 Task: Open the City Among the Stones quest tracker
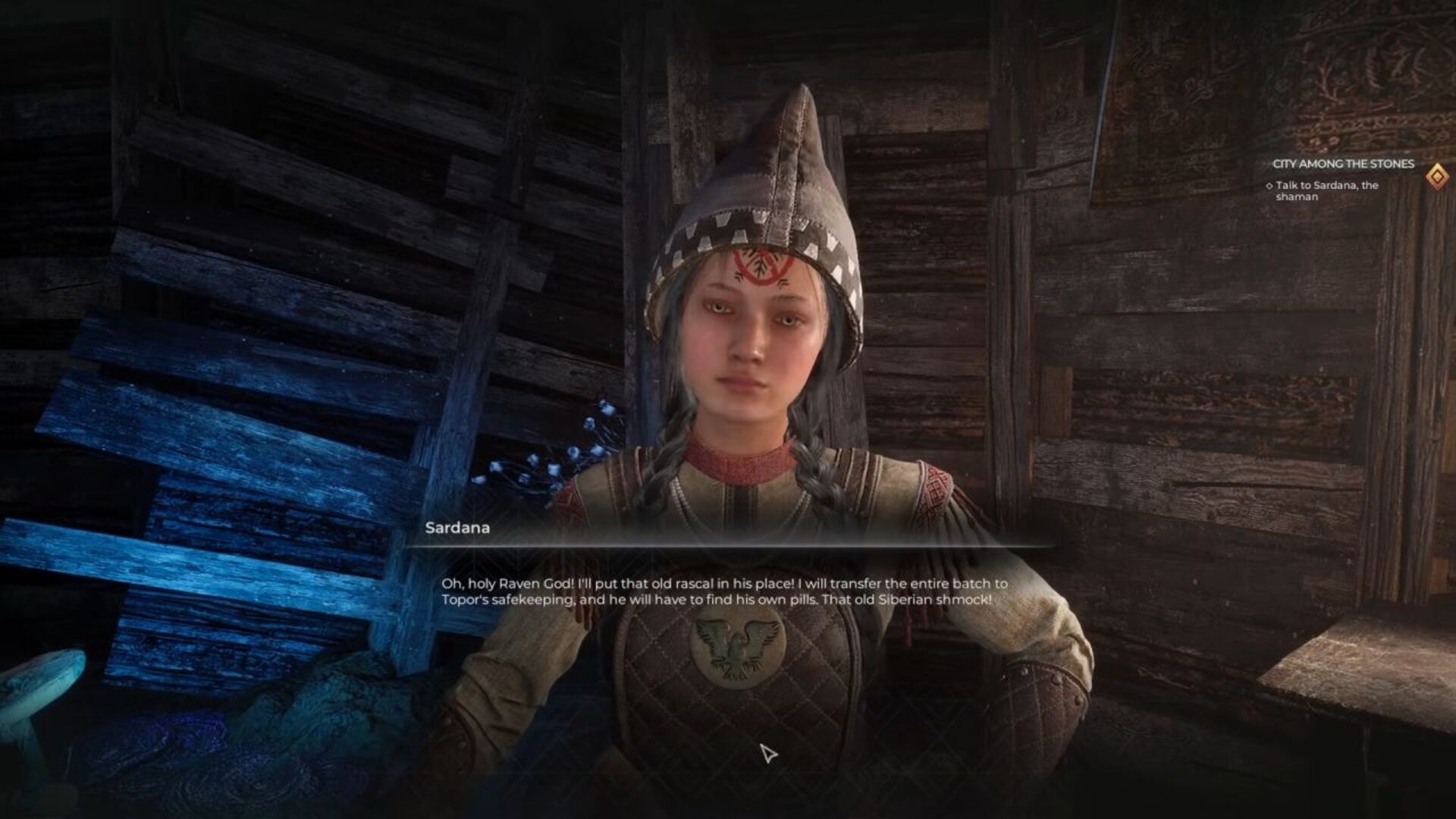1343,164
